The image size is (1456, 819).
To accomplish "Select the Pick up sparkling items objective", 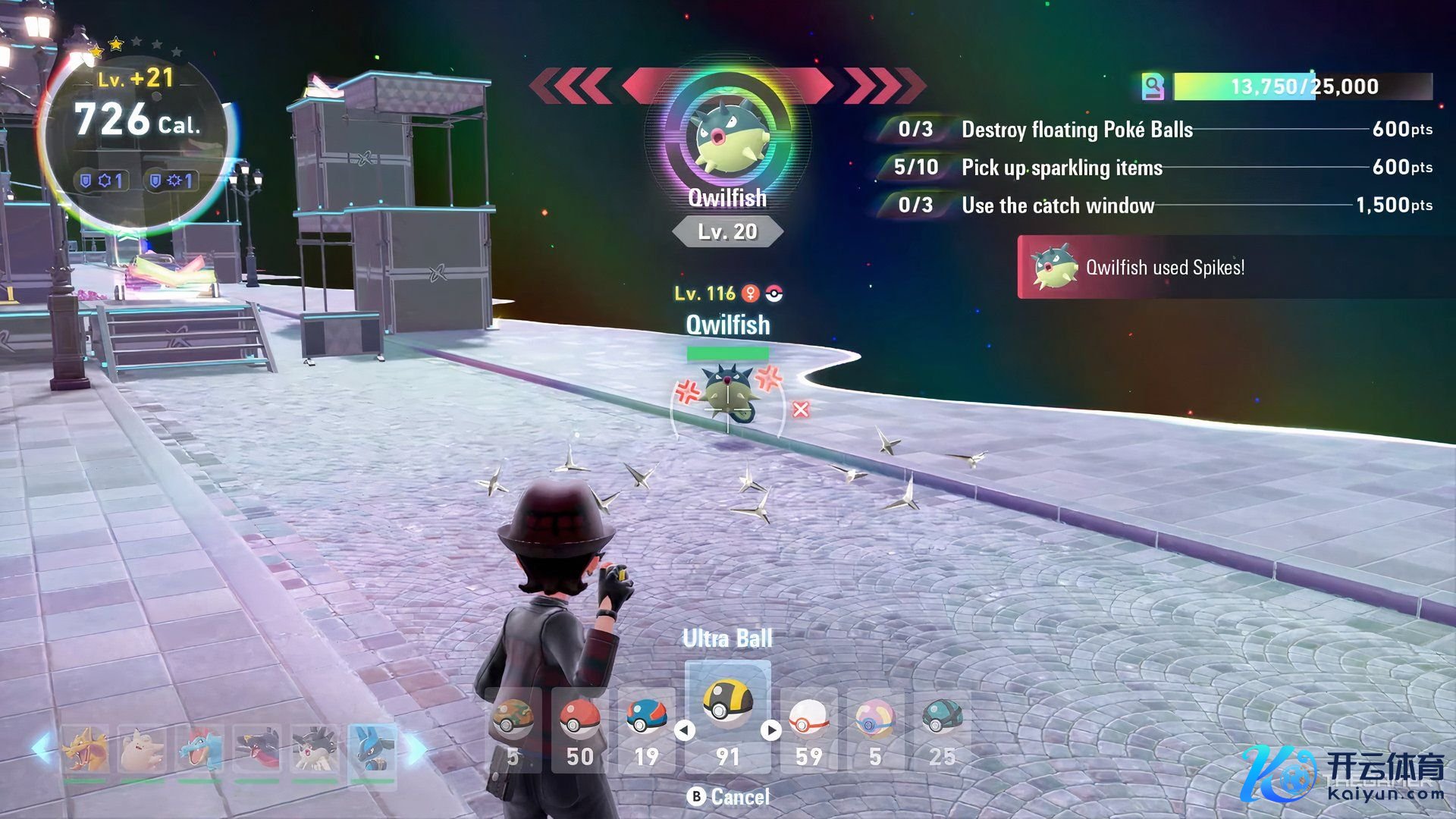I will tap(1062, 168).
